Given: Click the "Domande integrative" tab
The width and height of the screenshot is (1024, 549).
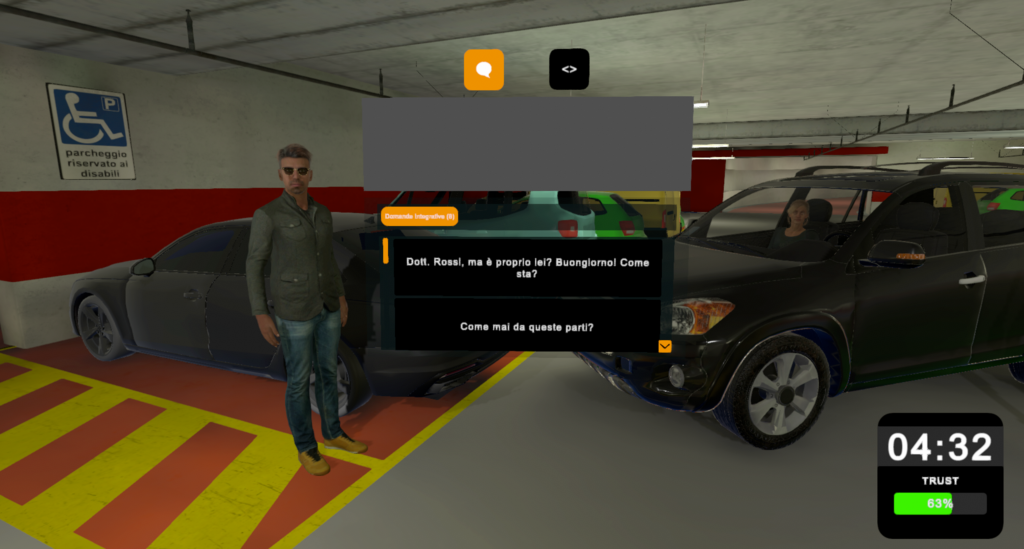Looking at the screenshot, I should [x=419, y=216].
